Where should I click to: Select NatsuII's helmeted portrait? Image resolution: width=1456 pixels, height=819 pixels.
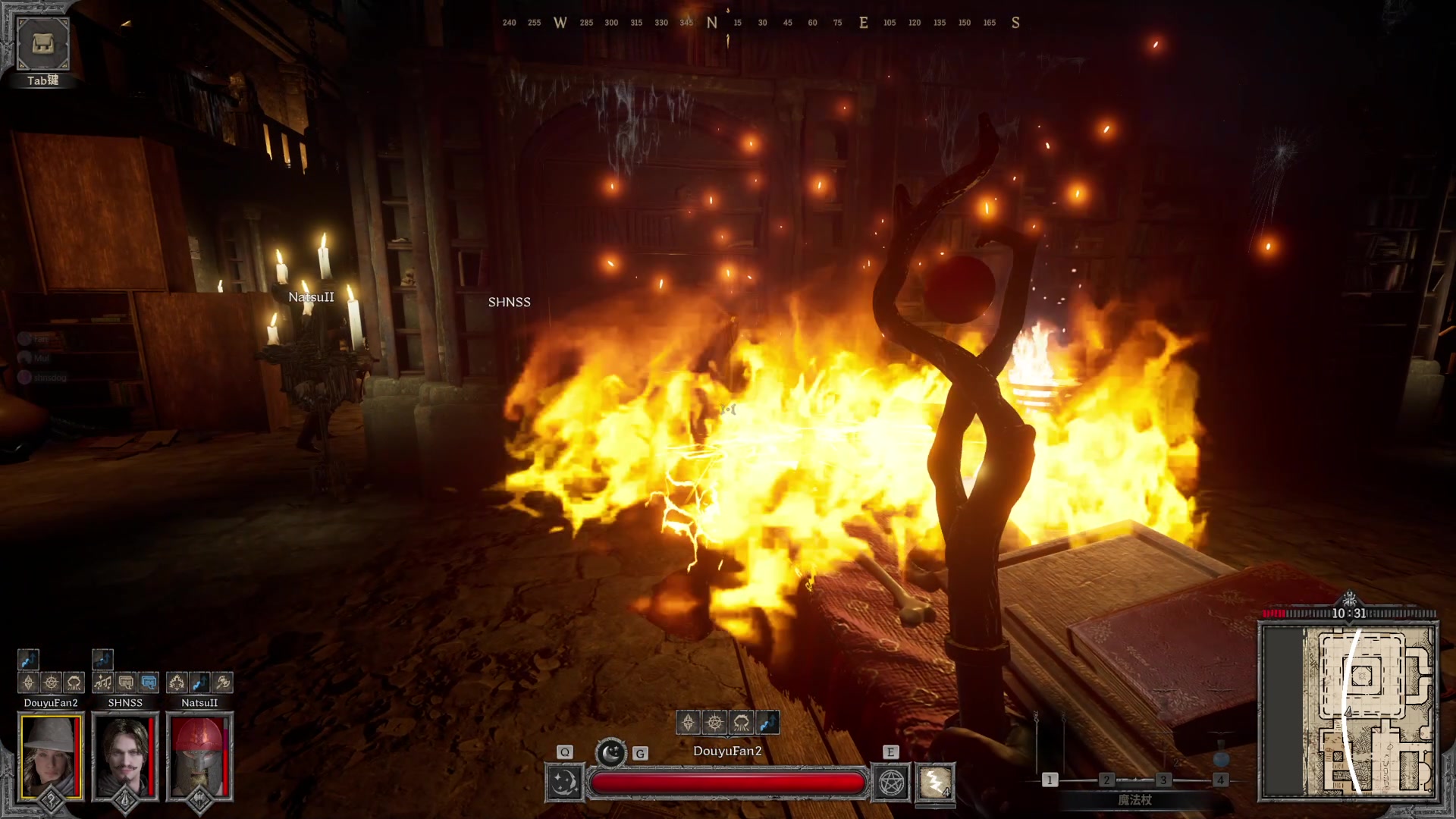(x=199, y=756)
